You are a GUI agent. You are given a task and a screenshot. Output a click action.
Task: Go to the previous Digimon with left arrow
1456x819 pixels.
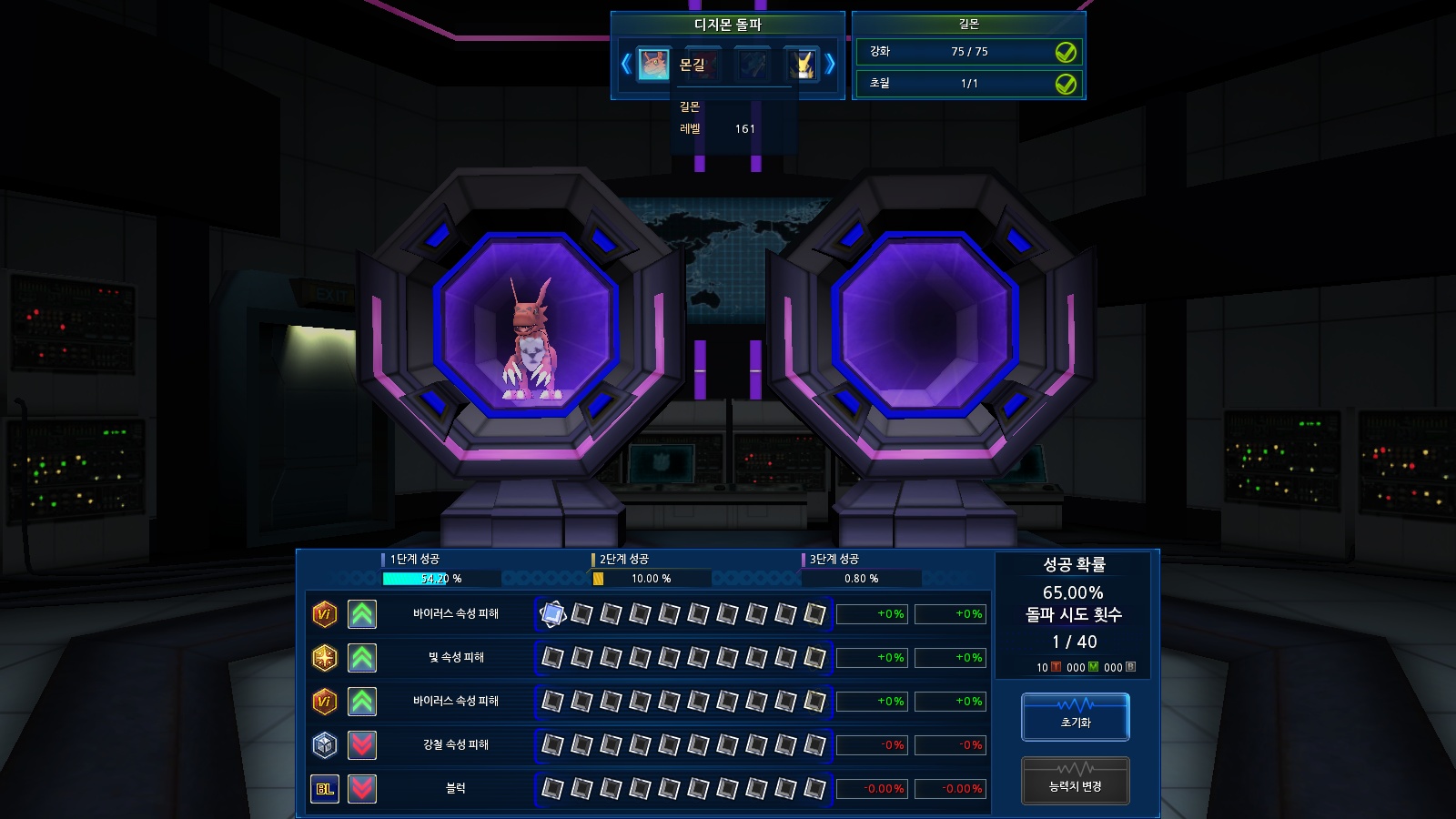click(x=626, y=64)
